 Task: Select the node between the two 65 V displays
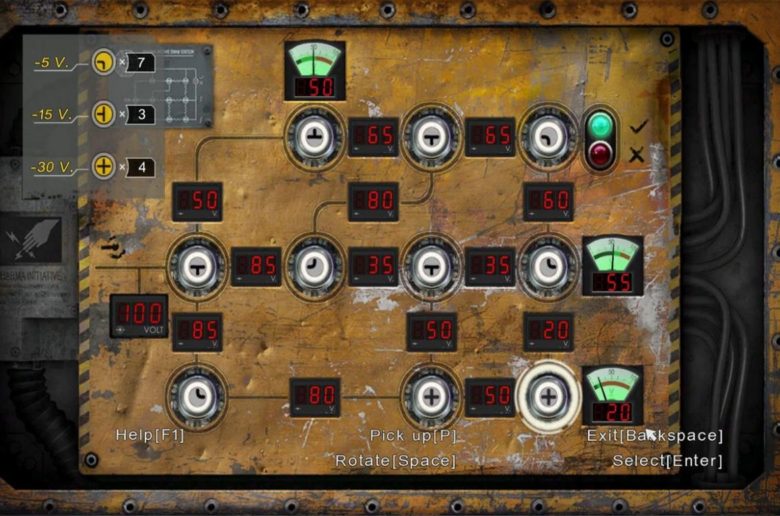pos(431,137)
